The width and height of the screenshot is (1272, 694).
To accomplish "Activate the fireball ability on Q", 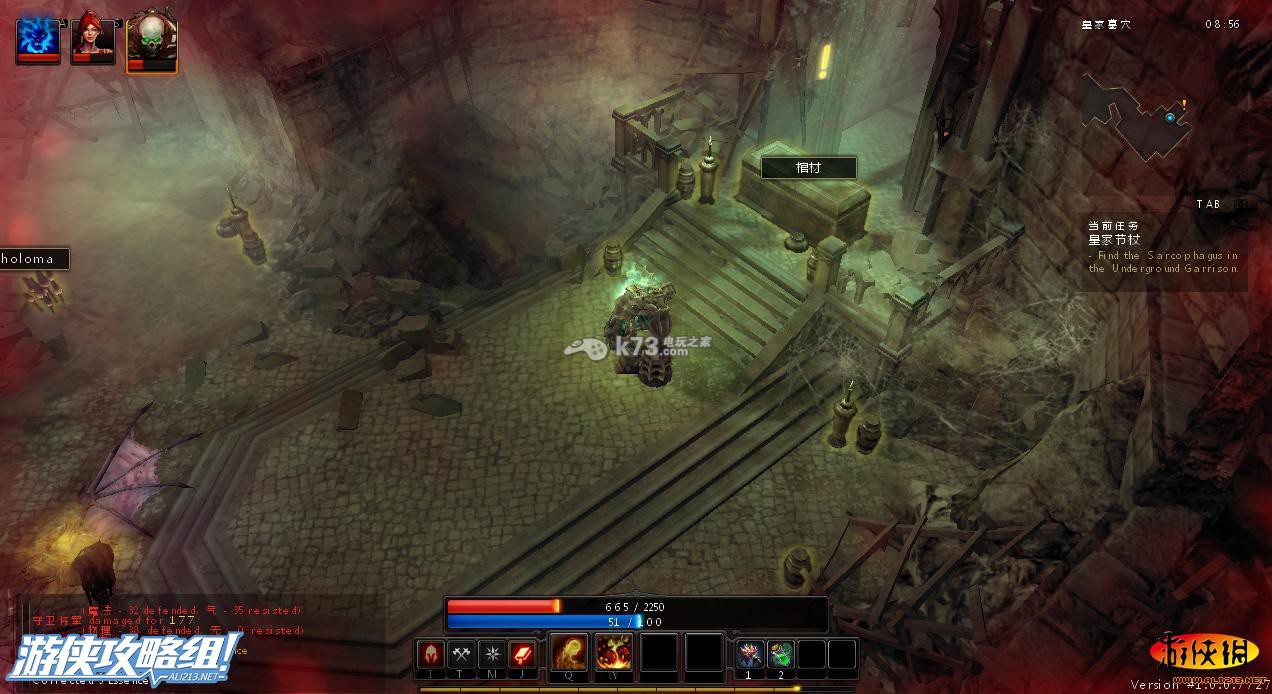I will pyautogui.click(x=569, y=653).
